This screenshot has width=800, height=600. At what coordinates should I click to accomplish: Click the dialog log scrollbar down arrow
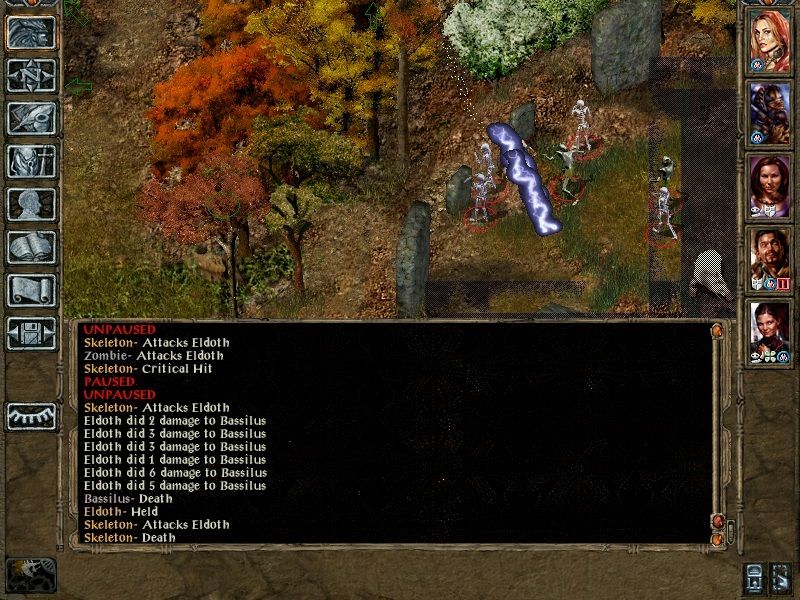[x=717, y=539]
